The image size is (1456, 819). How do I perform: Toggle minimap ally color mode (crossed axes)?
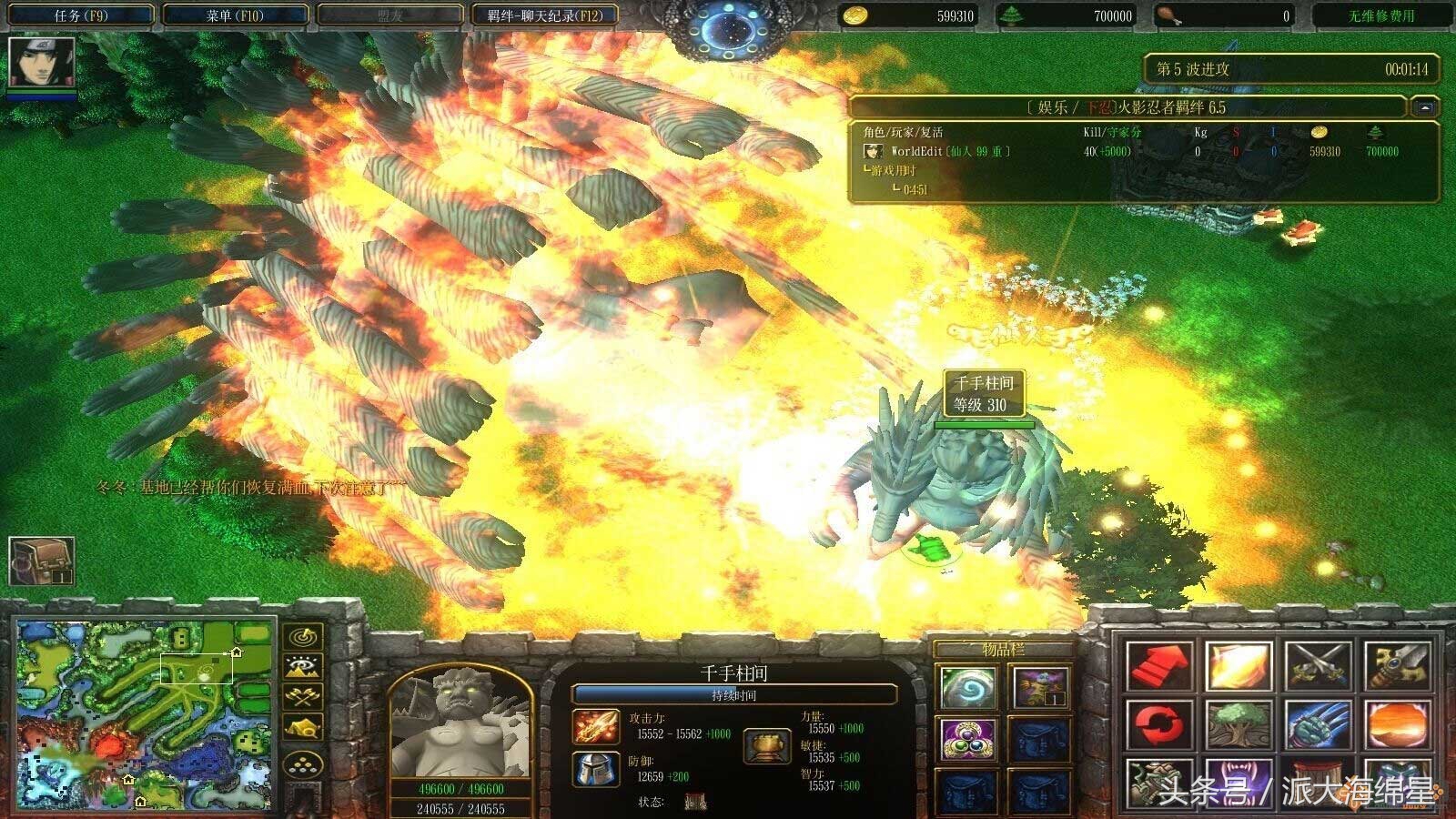click(x=303, y=697)
